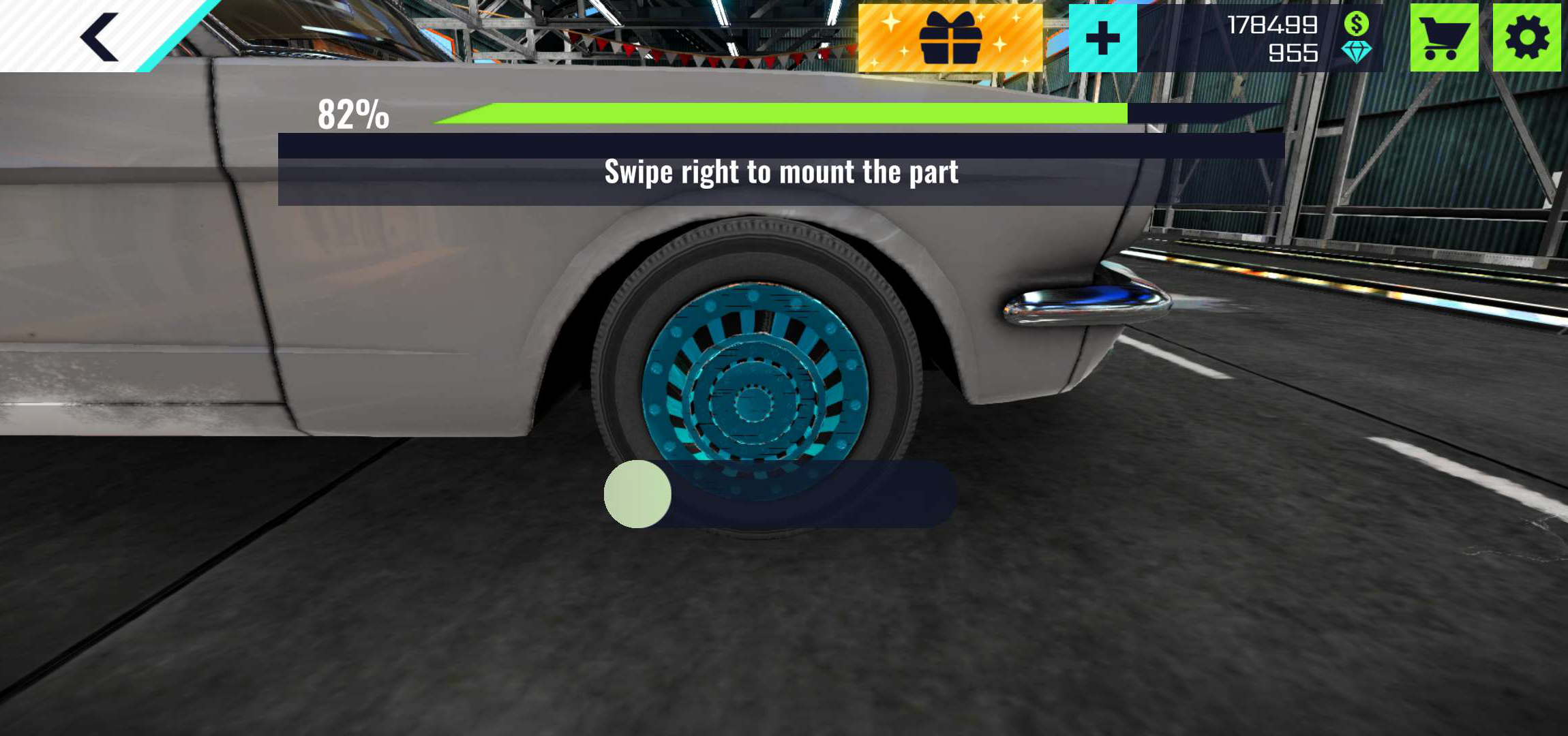Image resolution: width=1568 pixels, height=736 pixels.
Task: Click the round swipe slider handle
Action: pyautogui.click(x=637, y=494)
